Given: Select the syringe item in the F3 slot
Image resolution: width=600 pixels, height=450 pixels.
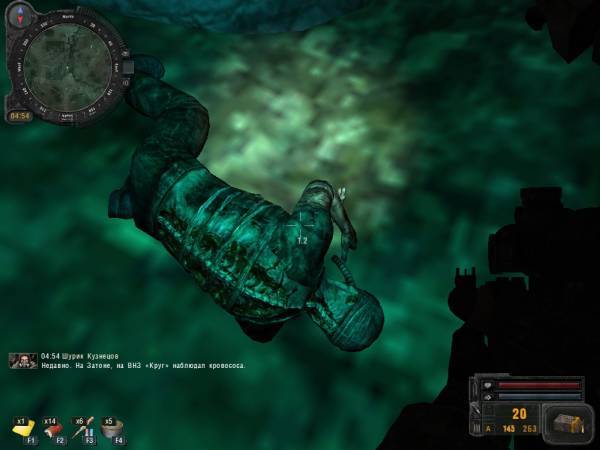Looking at the screenshot, I should click(x=83, y=429).
